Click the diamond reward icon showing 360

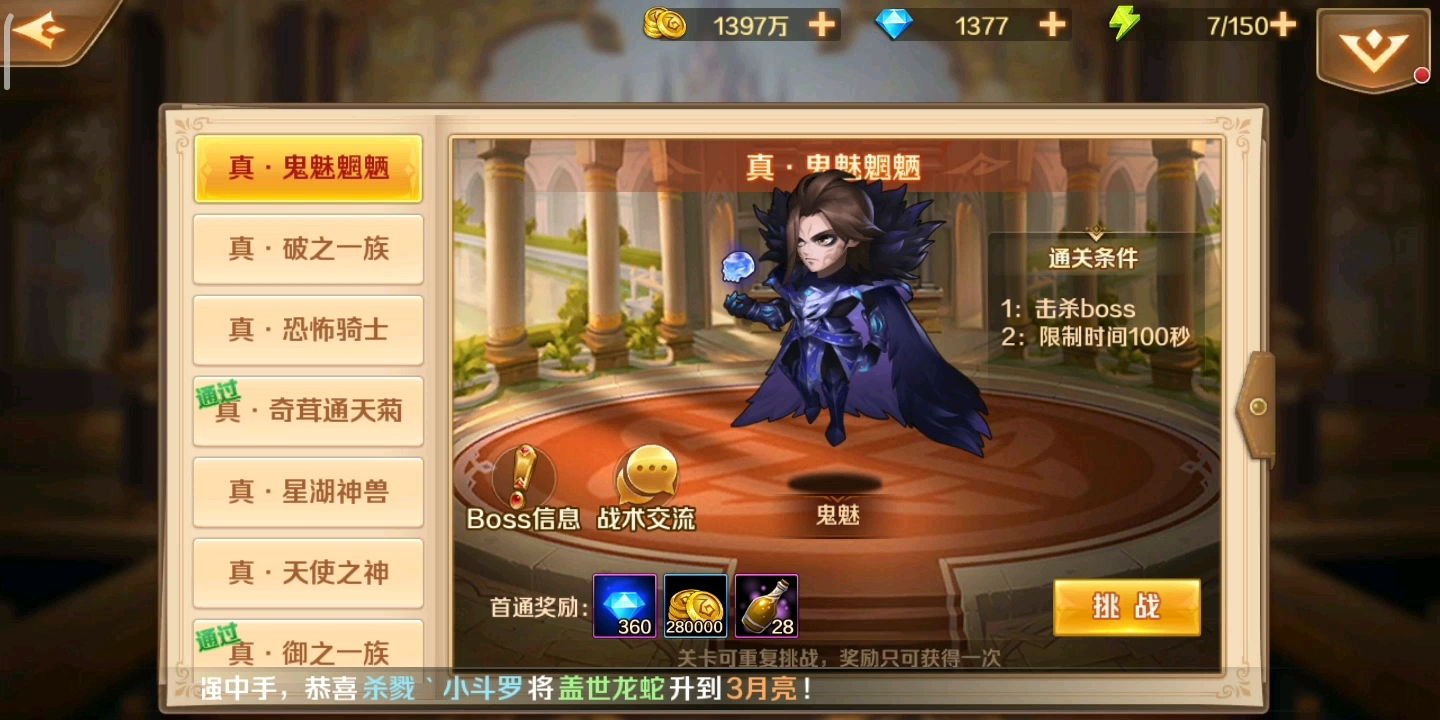(x=624, y=604)
